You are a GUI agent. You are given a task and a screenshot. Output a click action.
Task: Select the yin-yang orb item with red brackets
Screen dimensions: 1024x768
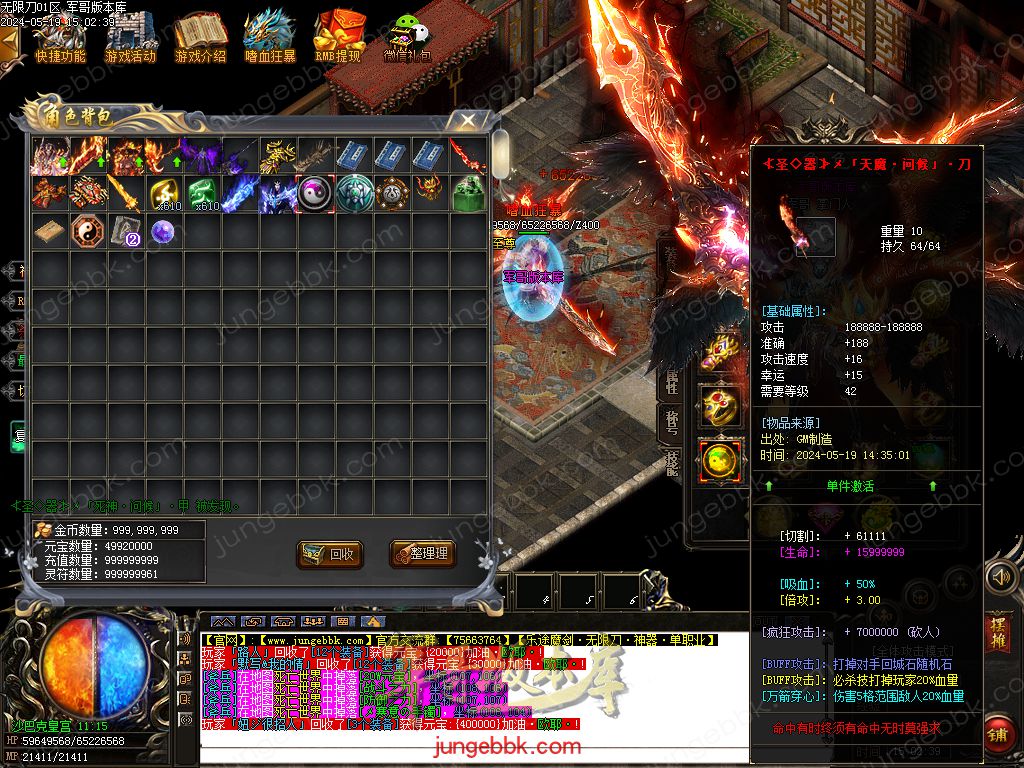coord(316,193)
